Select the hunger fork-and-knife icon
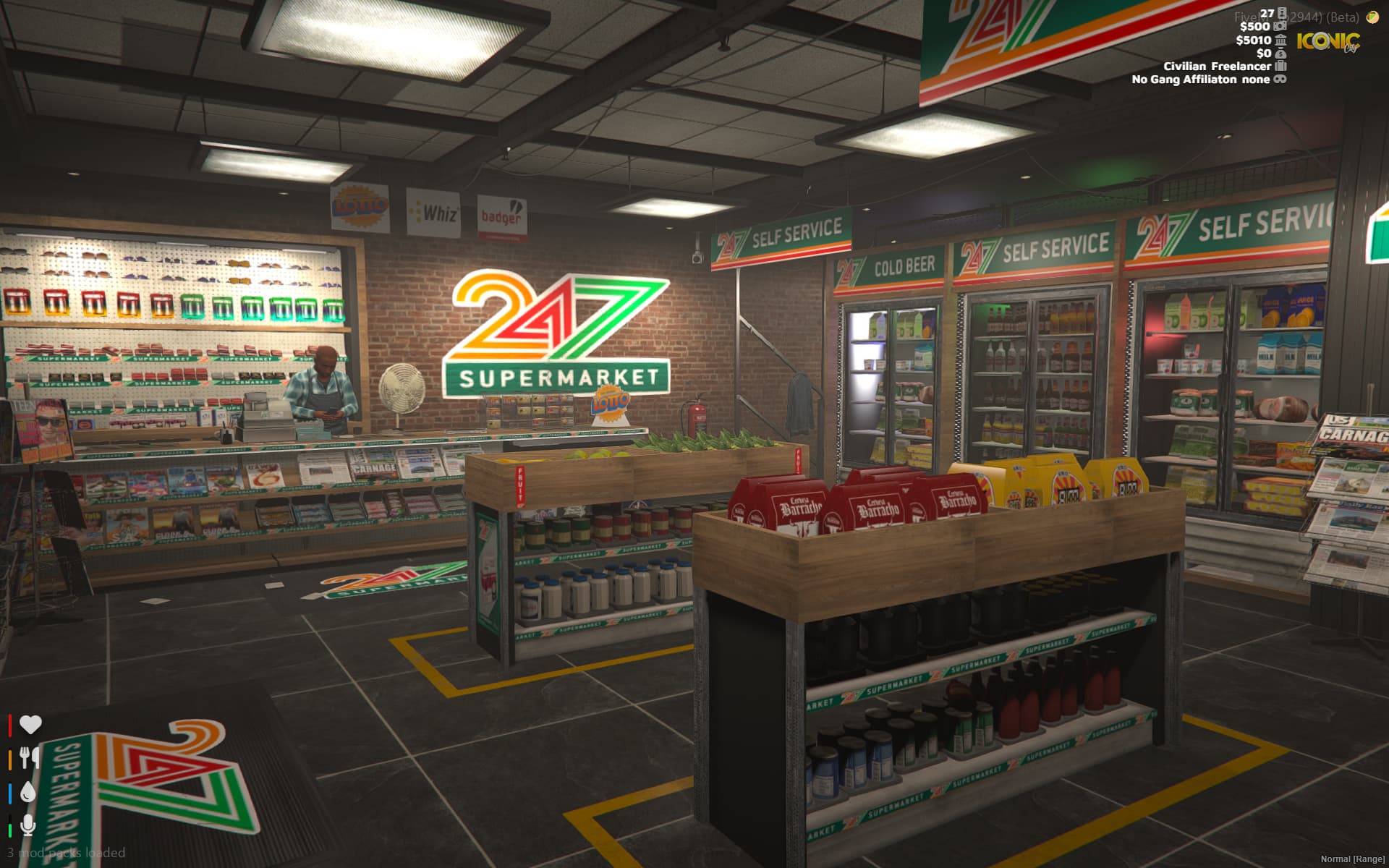1389x868 pixels. [28, 758]
